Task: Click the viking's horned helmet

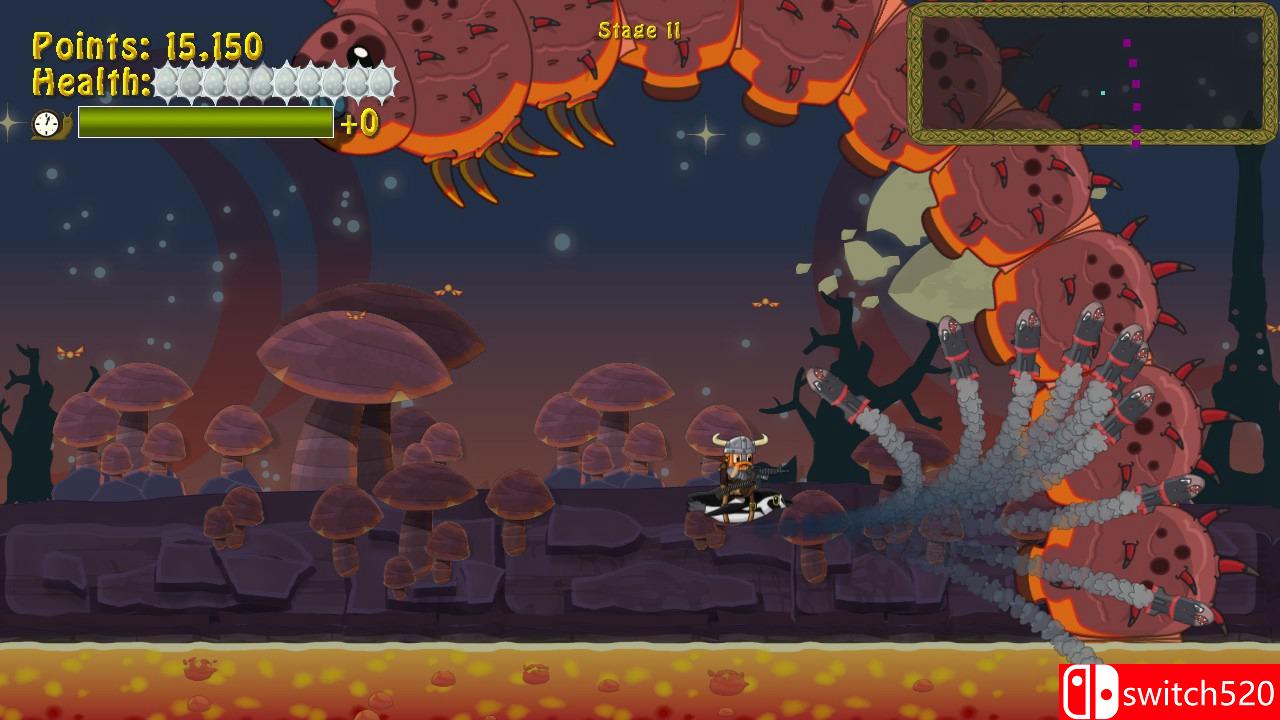Action: pos(740,443)
